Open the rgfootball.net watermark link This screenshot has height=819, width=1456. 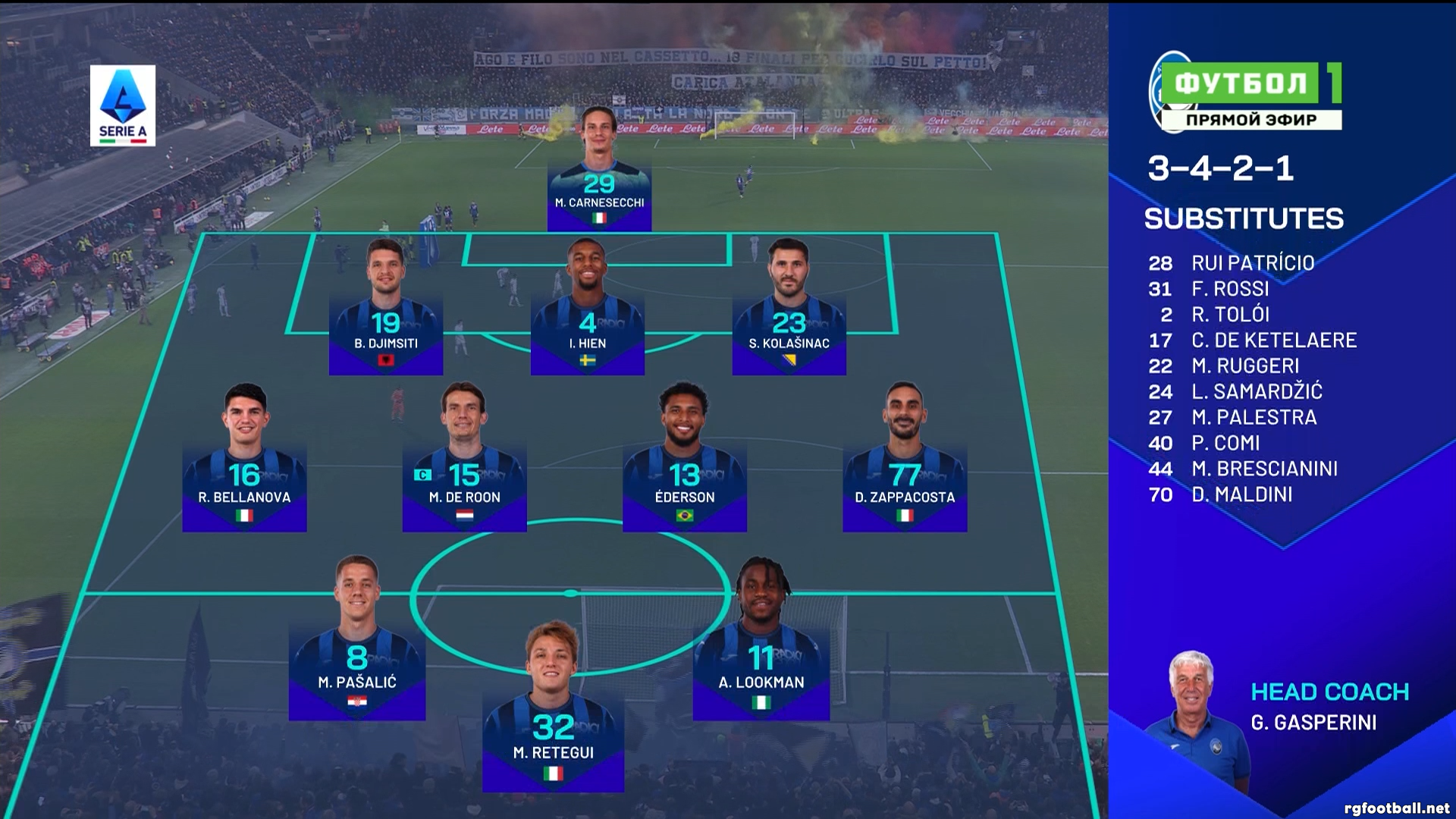tap(1396, 808)
